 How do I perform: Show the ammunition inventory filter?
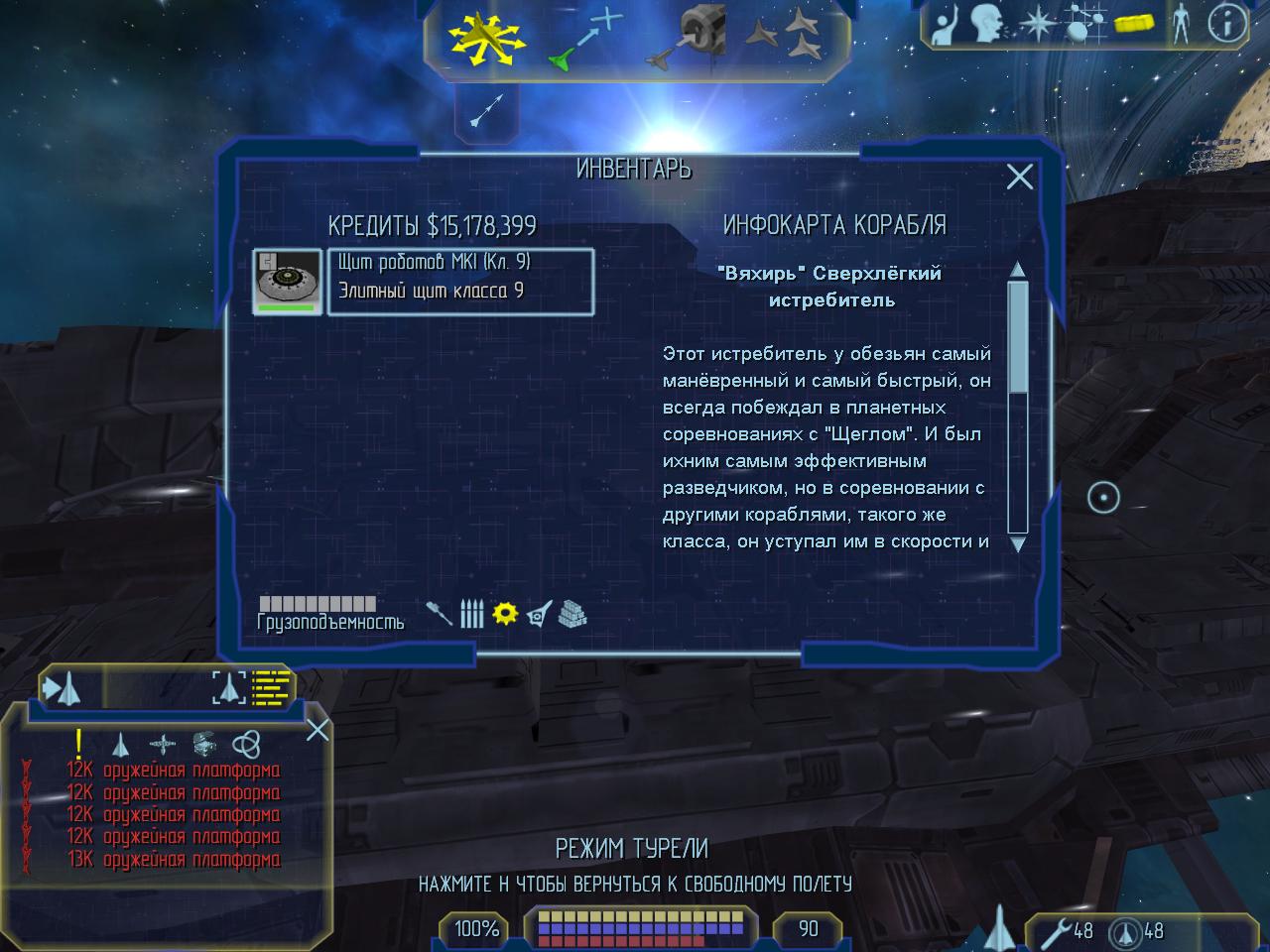click(472, 614)
